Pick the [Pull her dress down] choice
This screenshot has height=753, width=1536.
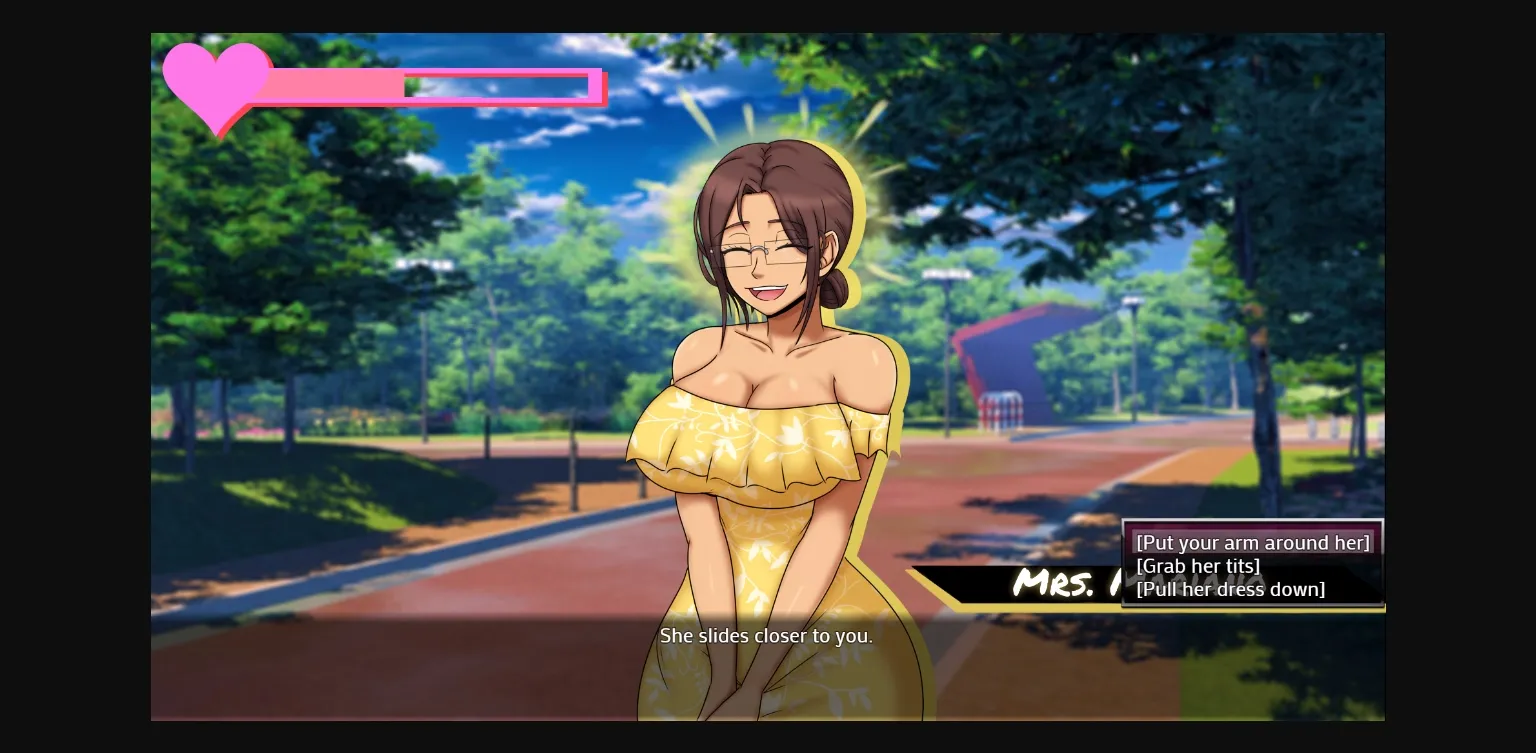1231,589
